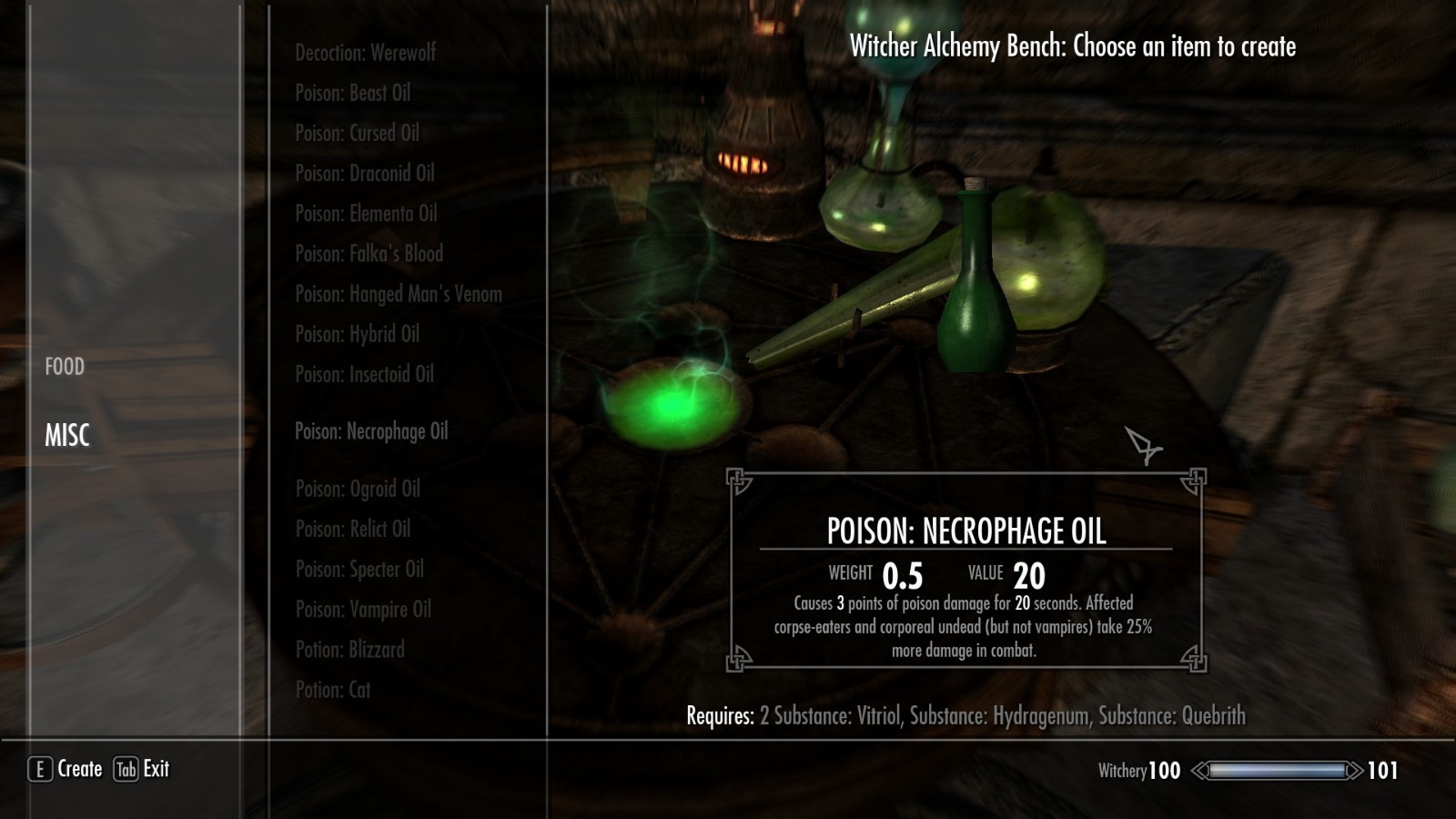Select Poison: Vampire Oil recipe

click(363, 610)
